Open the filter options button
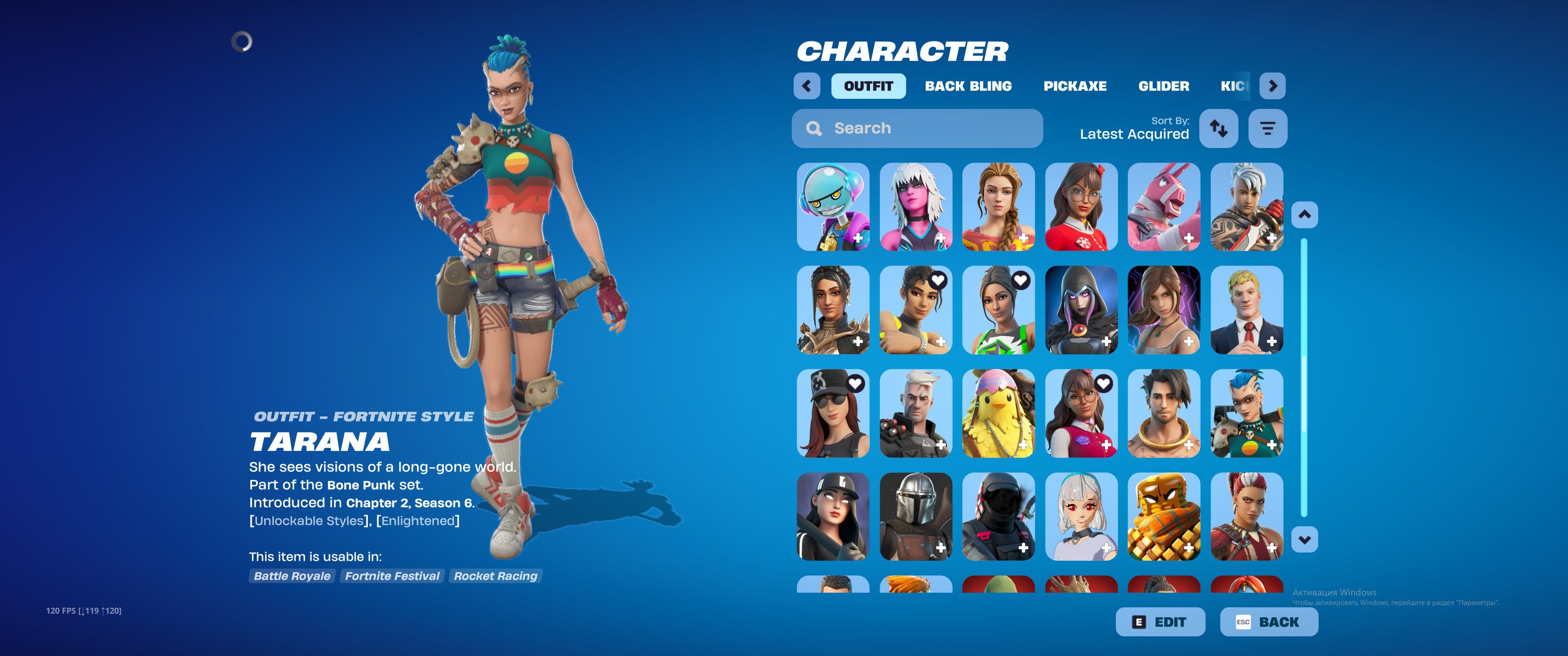The image size is (1568, 656). tap(1267, 128)
